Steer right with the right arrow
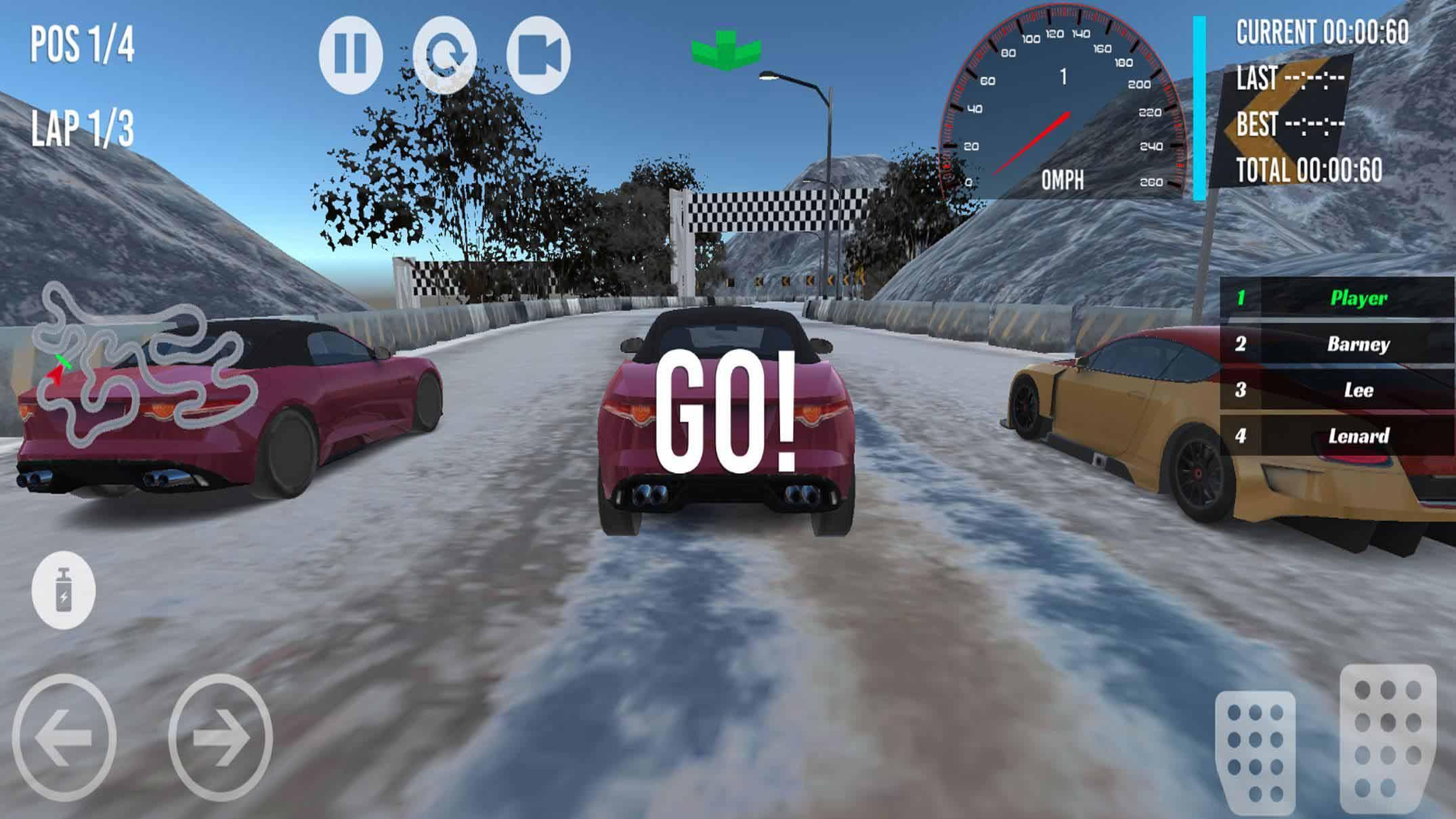Image resolution: width=1456 pixels, height=819 pixels. [220, 738]
